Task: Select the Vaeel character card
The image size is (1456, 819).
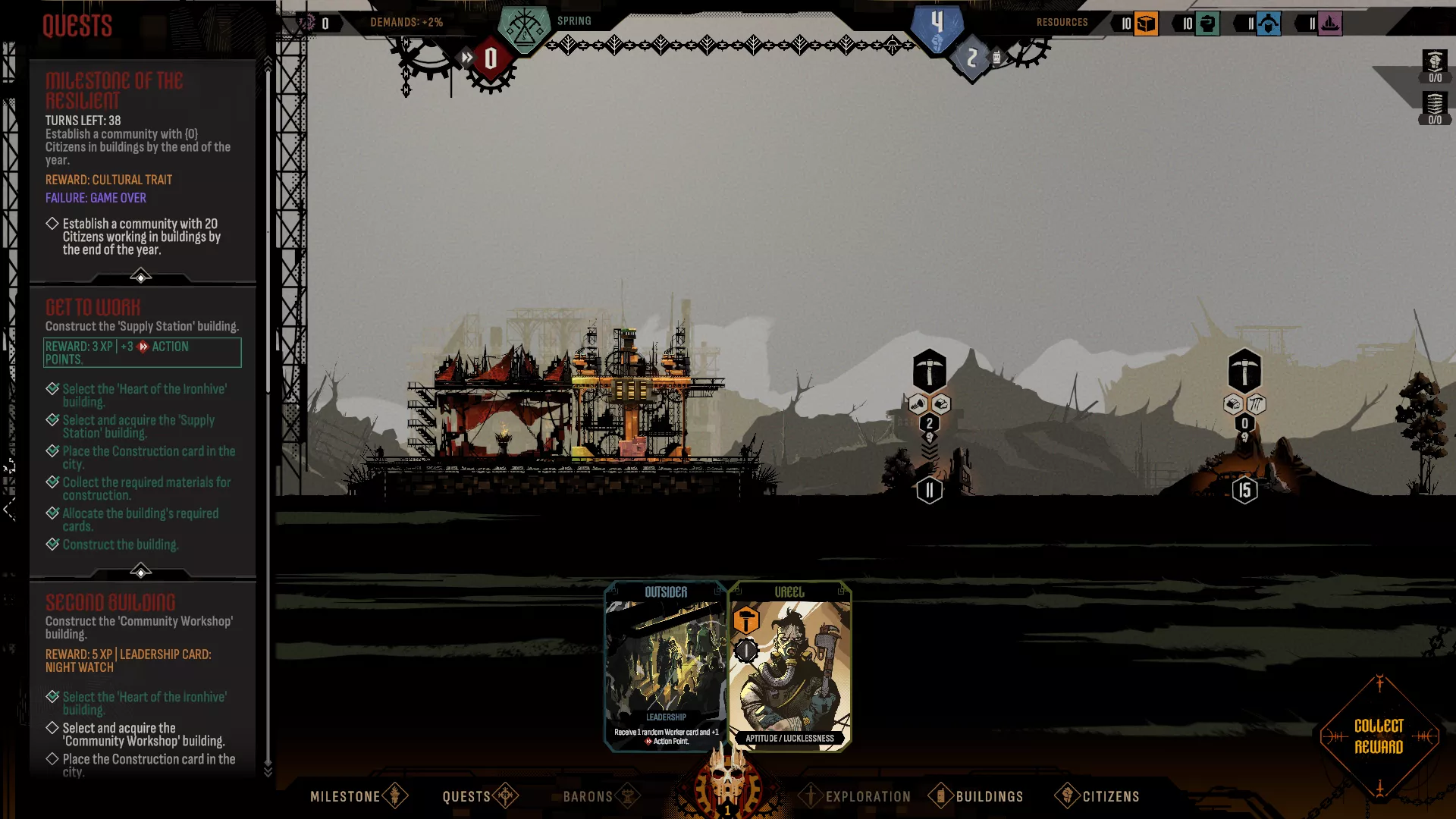Action: (x=789, y=667)
